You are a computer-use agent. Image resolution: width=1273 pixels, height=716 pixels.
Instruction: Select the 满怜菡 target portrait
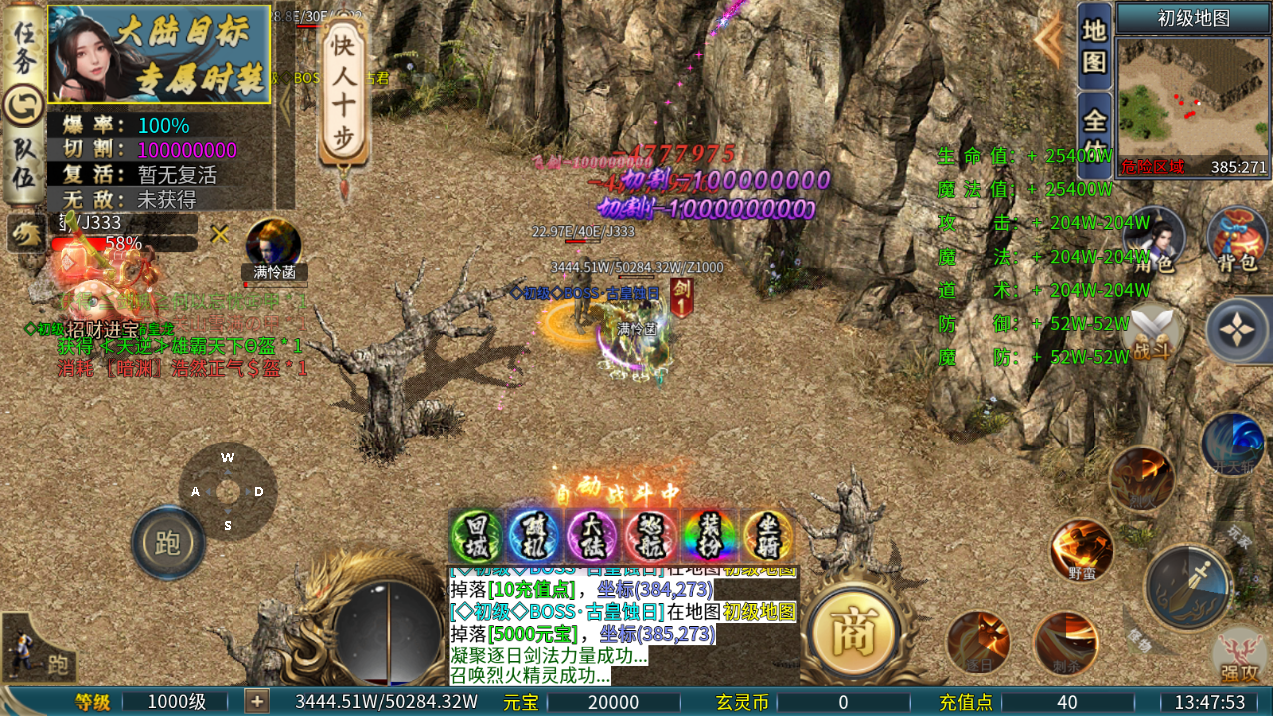click(274, 245)
